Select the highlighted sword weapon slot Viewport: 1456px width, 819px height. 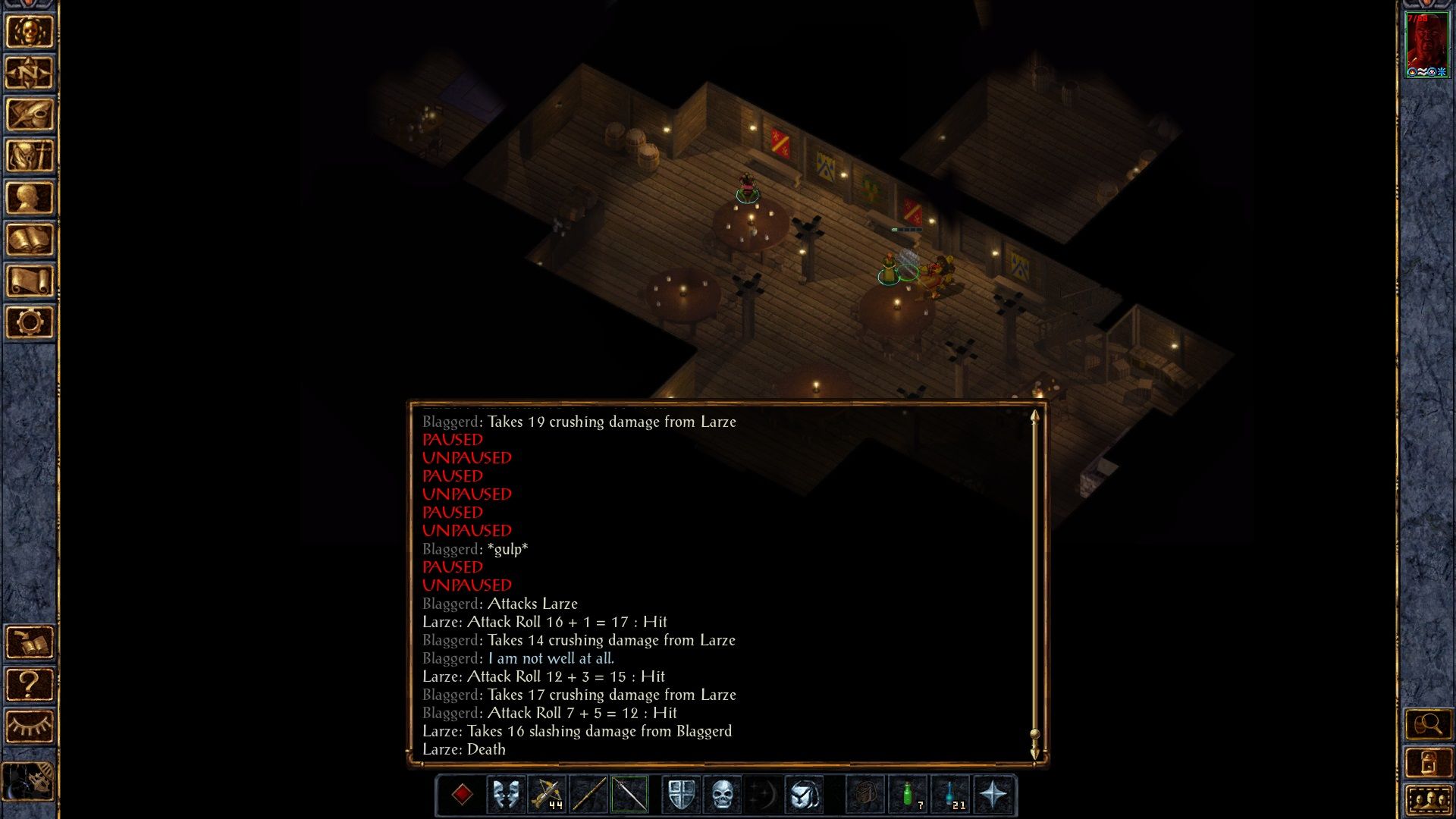point(629,795)
